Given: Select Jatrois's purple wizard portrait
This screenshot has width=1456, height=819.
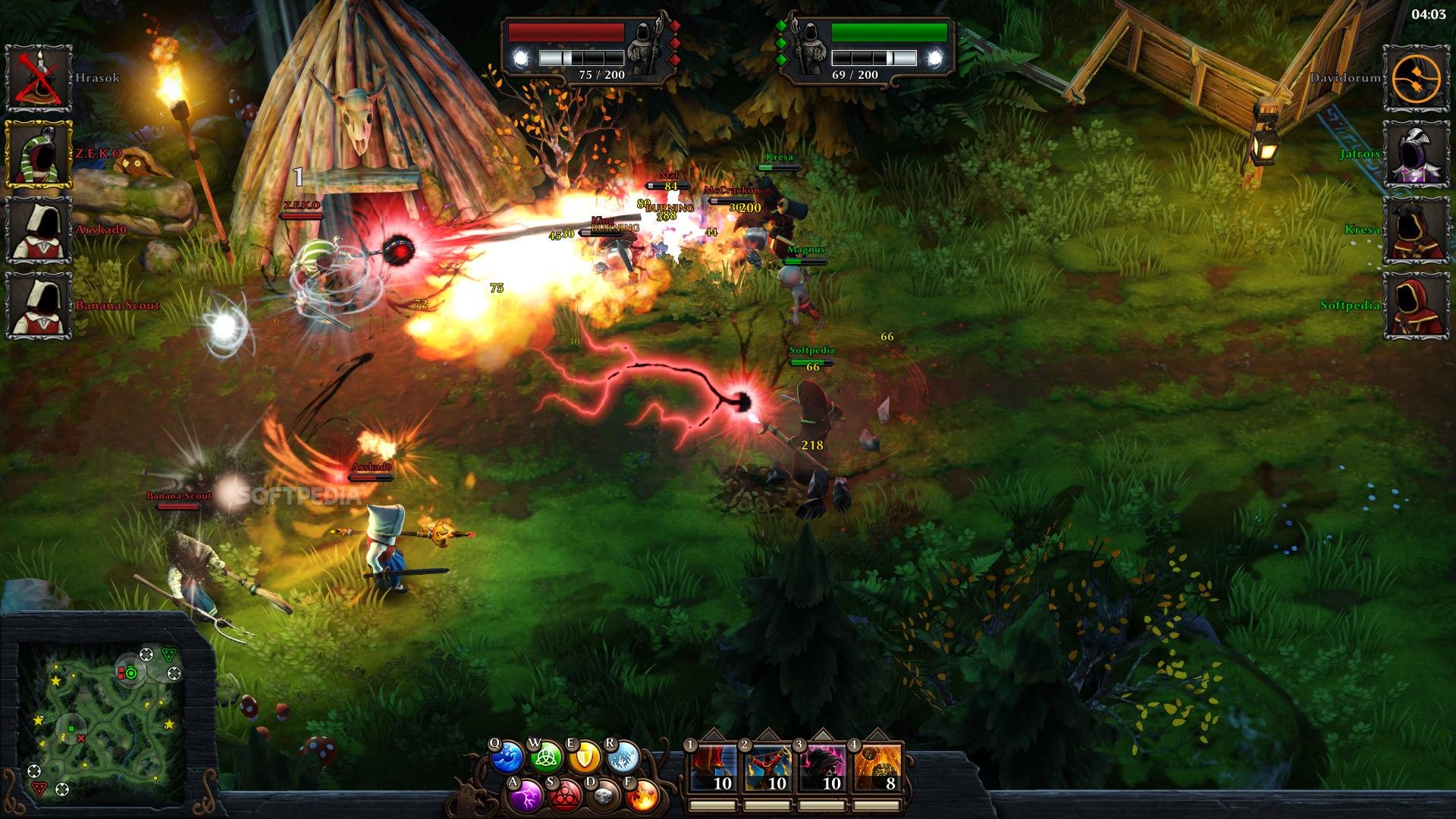Looking at the screenshot, I should [x=1416, y=154].
